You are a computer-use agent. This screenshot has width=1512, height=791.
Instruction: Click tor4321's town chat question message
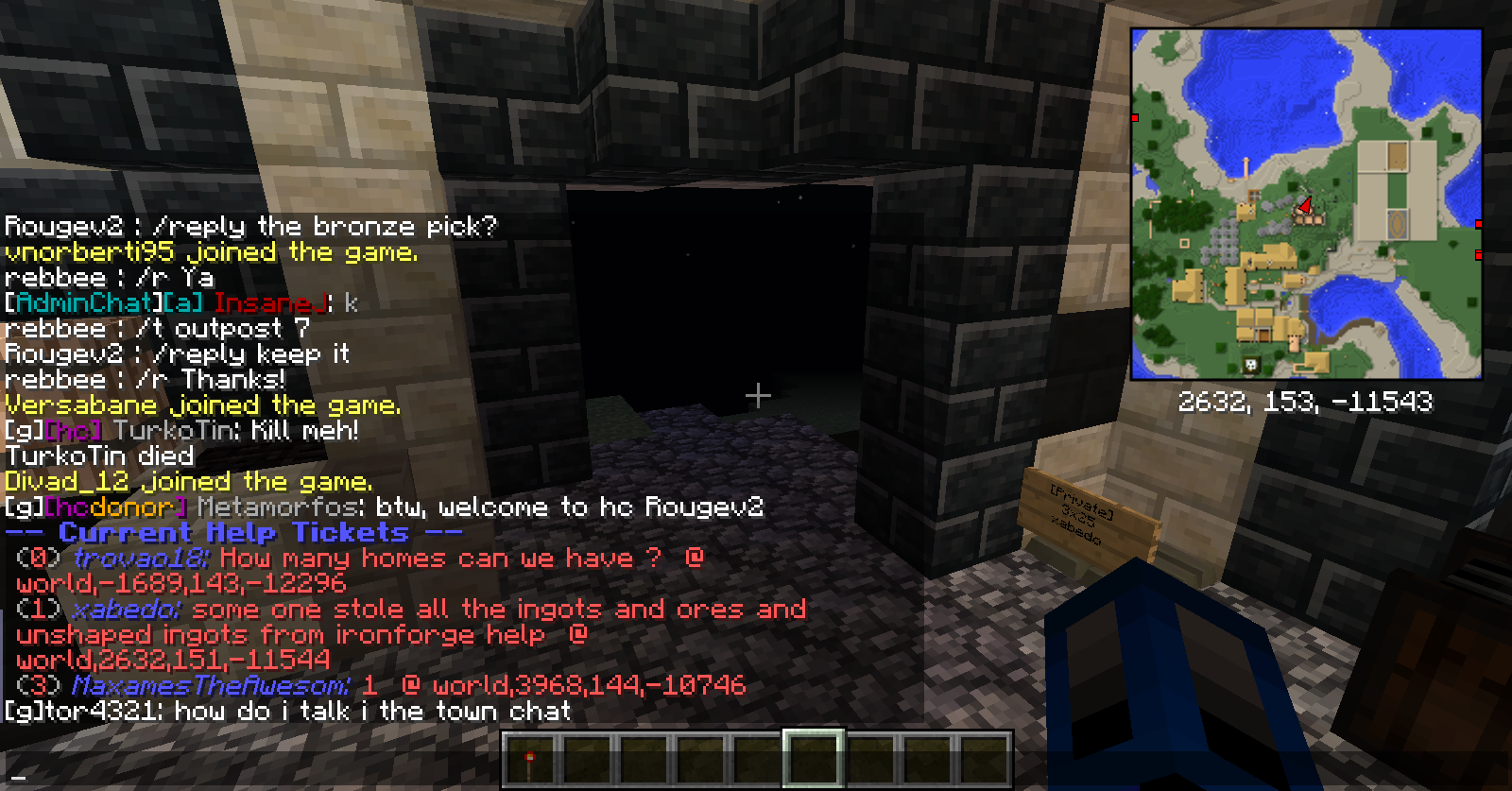coord(287,711)
